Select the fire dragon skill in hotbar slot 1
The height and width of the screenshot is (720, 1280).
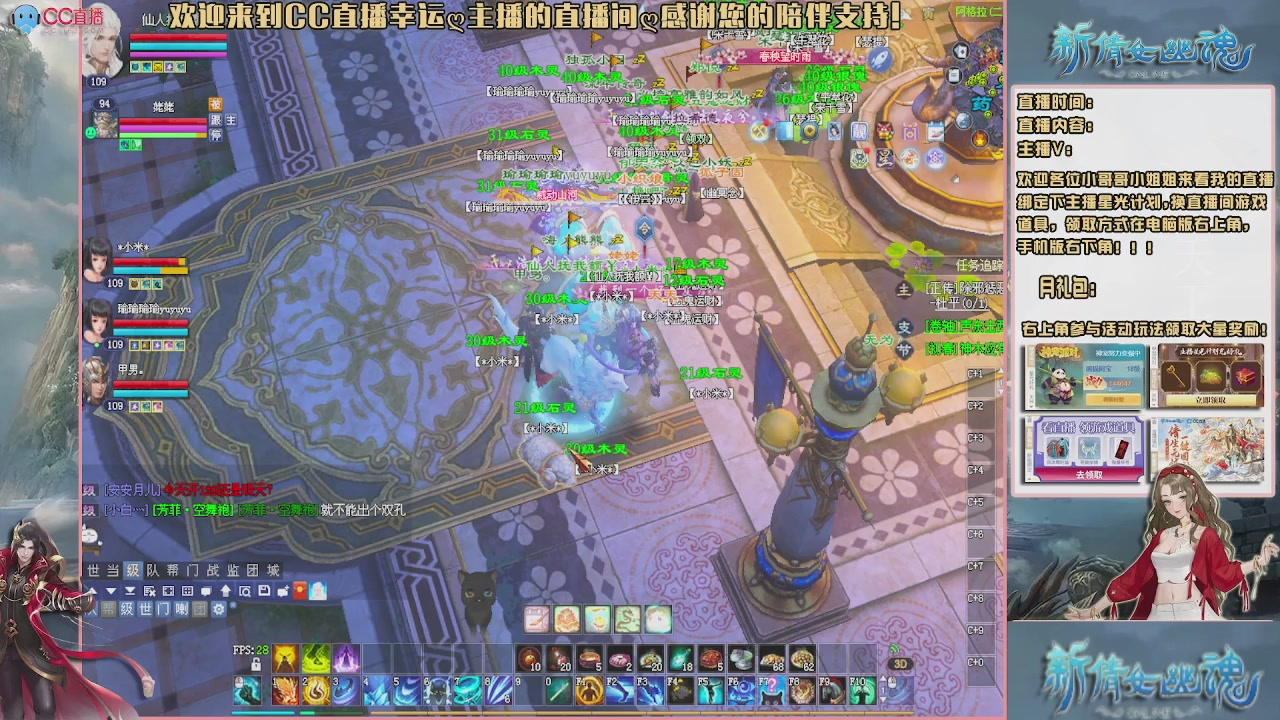tap(287, 689)
